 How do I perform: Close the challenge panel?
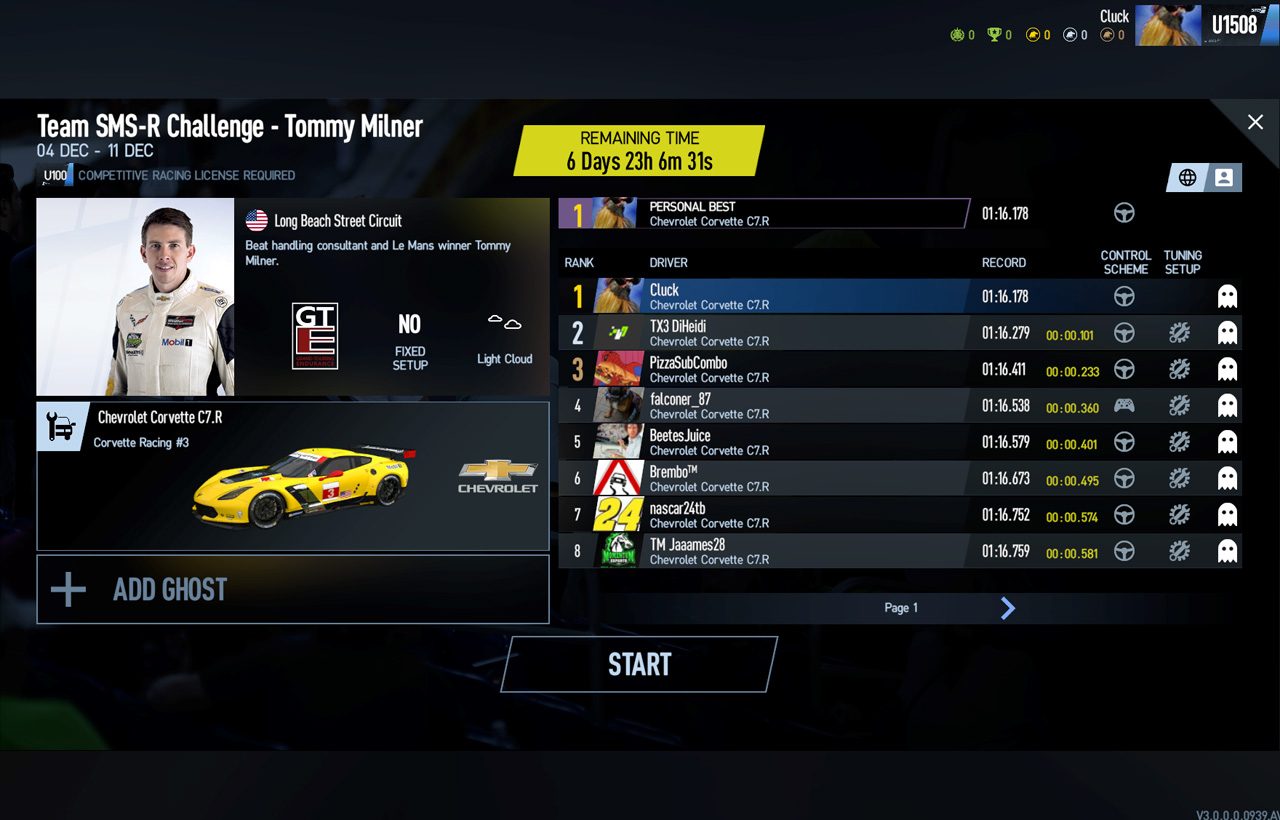click(1255, 122)
